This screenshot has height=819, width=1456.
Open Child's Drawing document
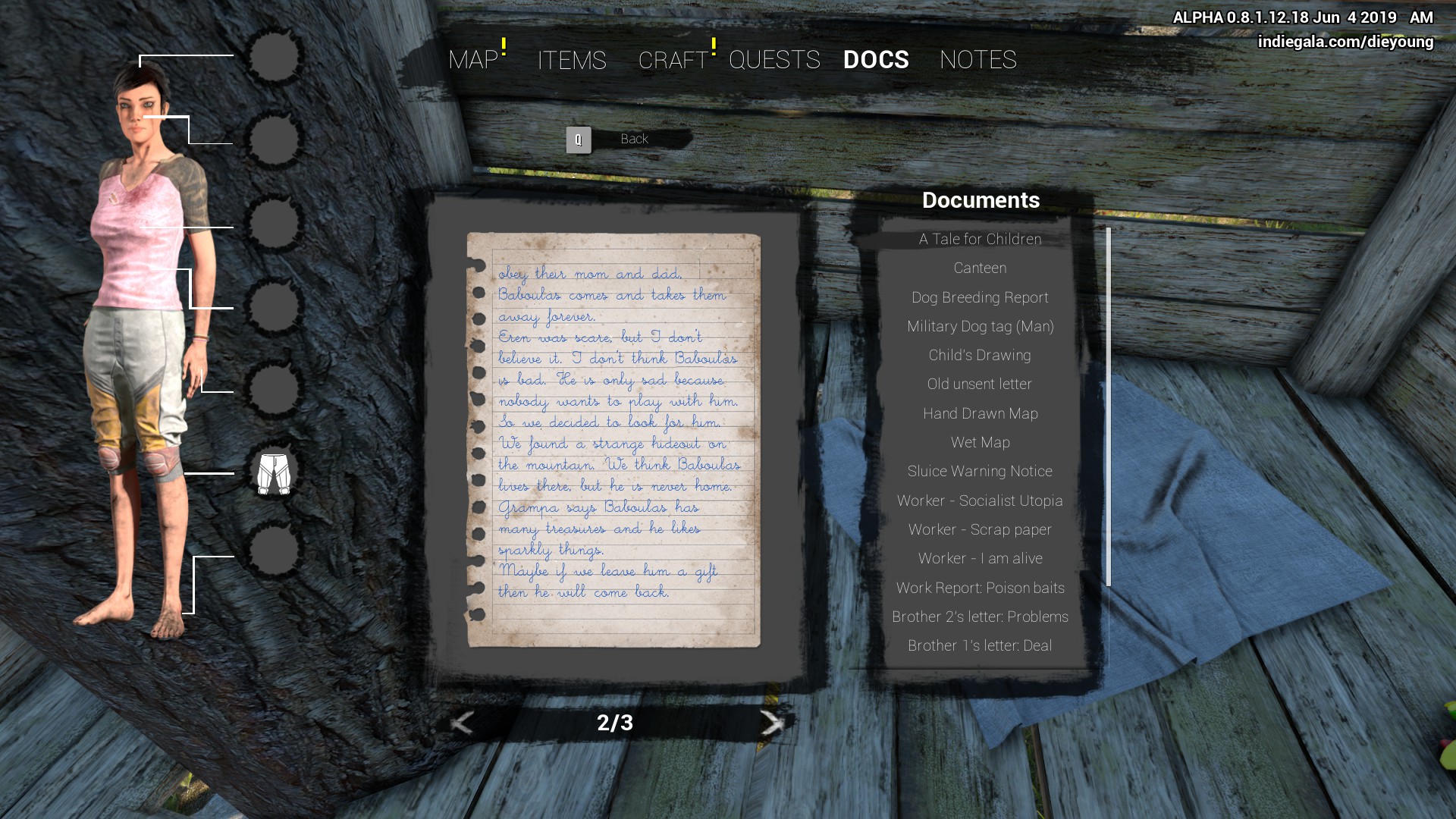pyautogui.click(x=980, y=356)
